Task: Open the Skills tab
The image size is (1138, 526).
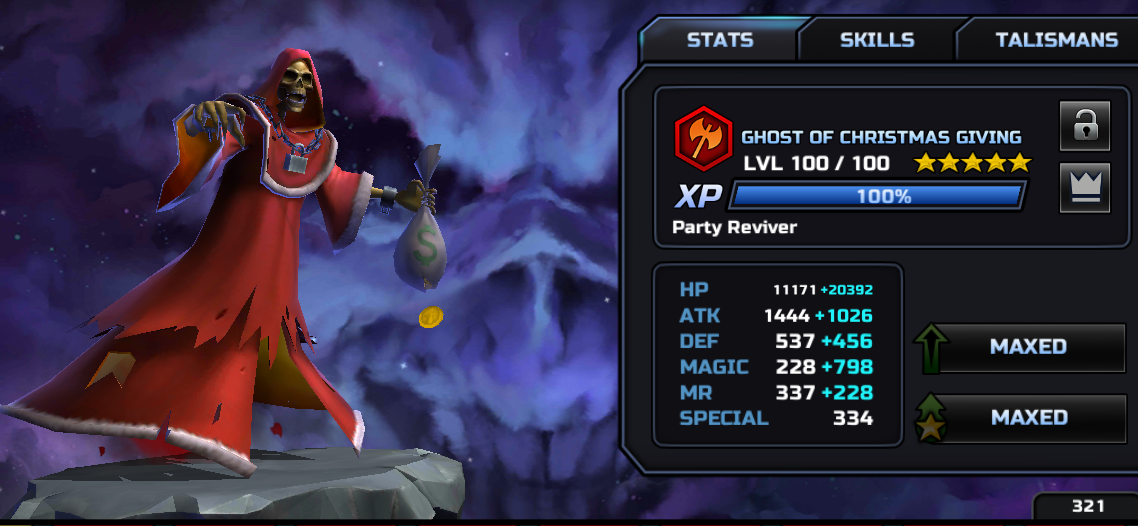Action: point(876,41)
